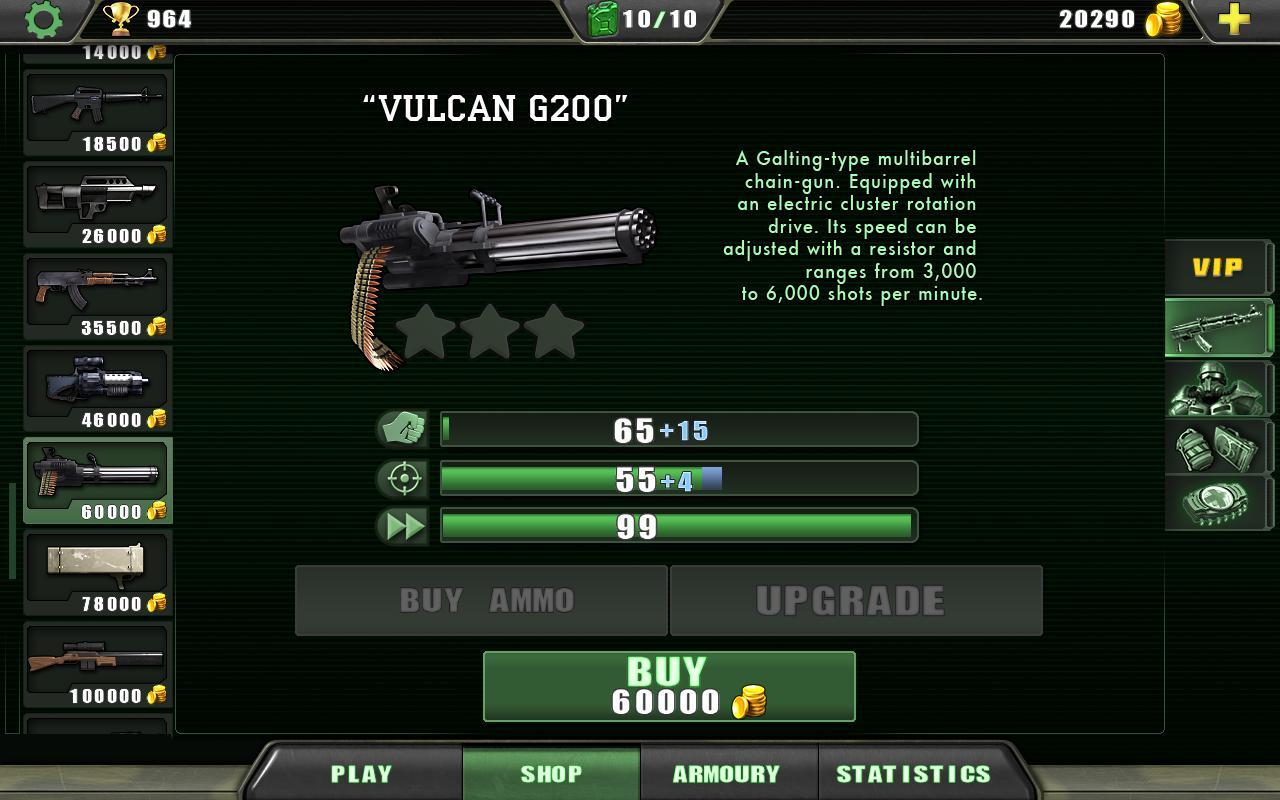1280x800 pixels.
Task: Open the VIP tab
Action: (x=1218, y=266)
